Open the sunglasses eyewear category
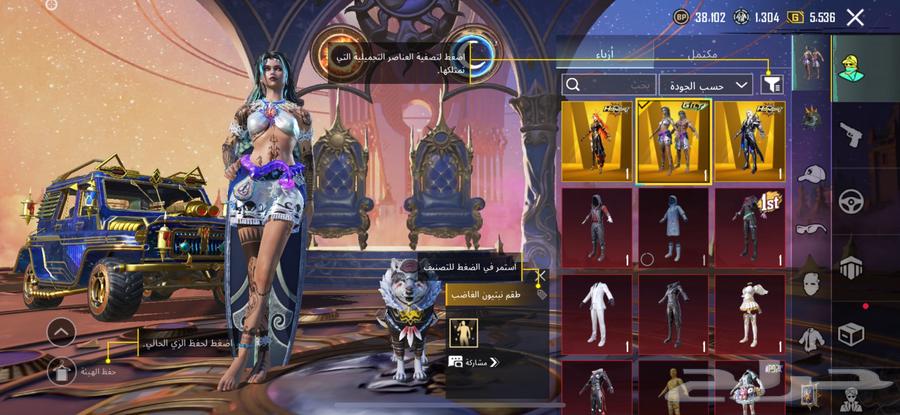Image resolution: width=900 pixels, height=415 pixels. tap(811, 229)
